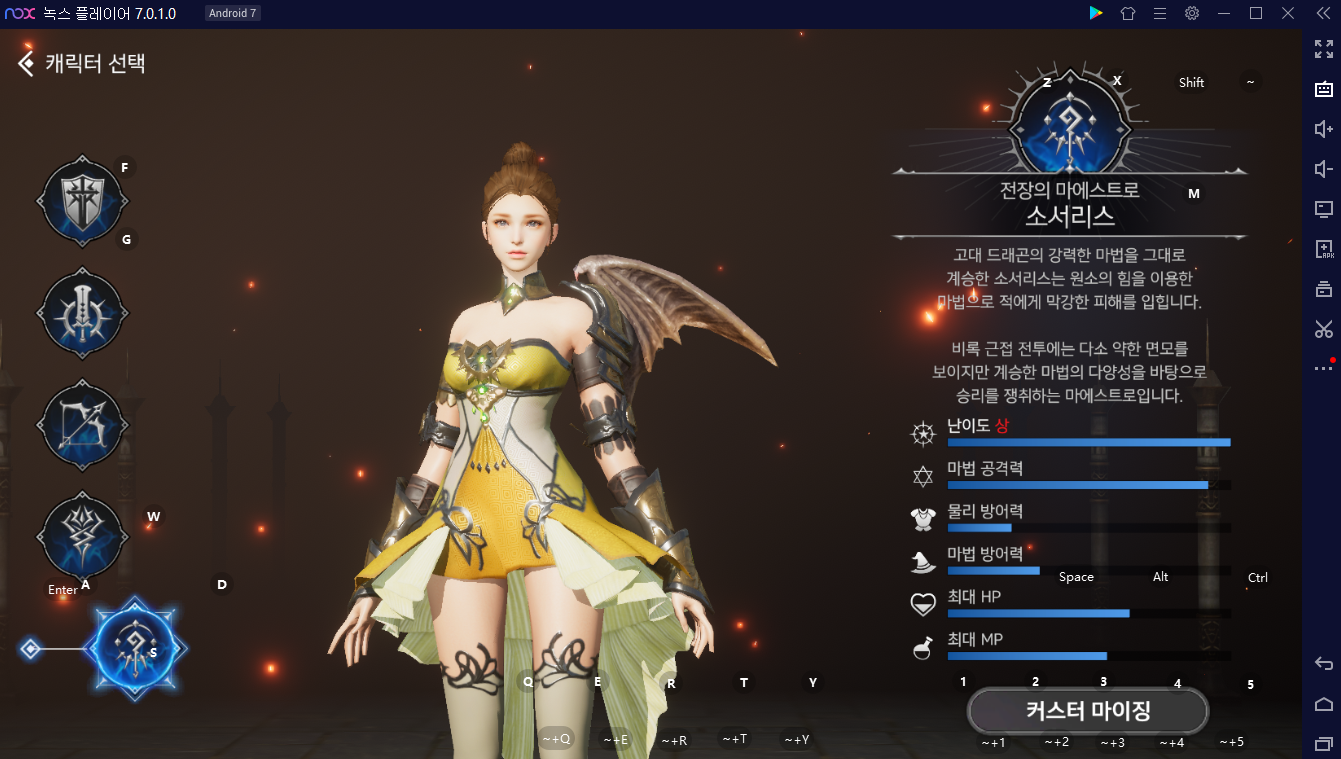1341x759 pixels.
Task: Expand to fullscreen with the arrows icon
Action: pyautogui.click(x=1323, y=47)
